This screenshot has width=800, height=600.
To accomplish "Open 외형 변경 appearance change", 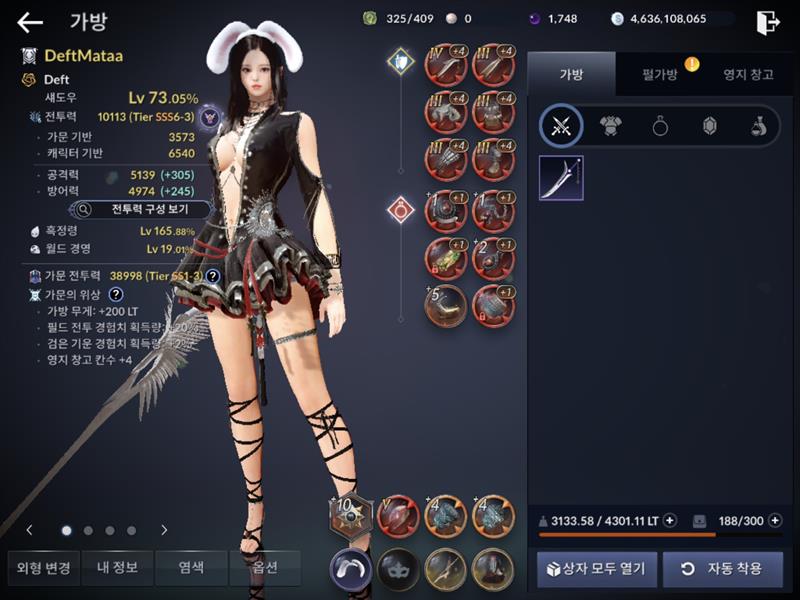I will click(44, 568).
